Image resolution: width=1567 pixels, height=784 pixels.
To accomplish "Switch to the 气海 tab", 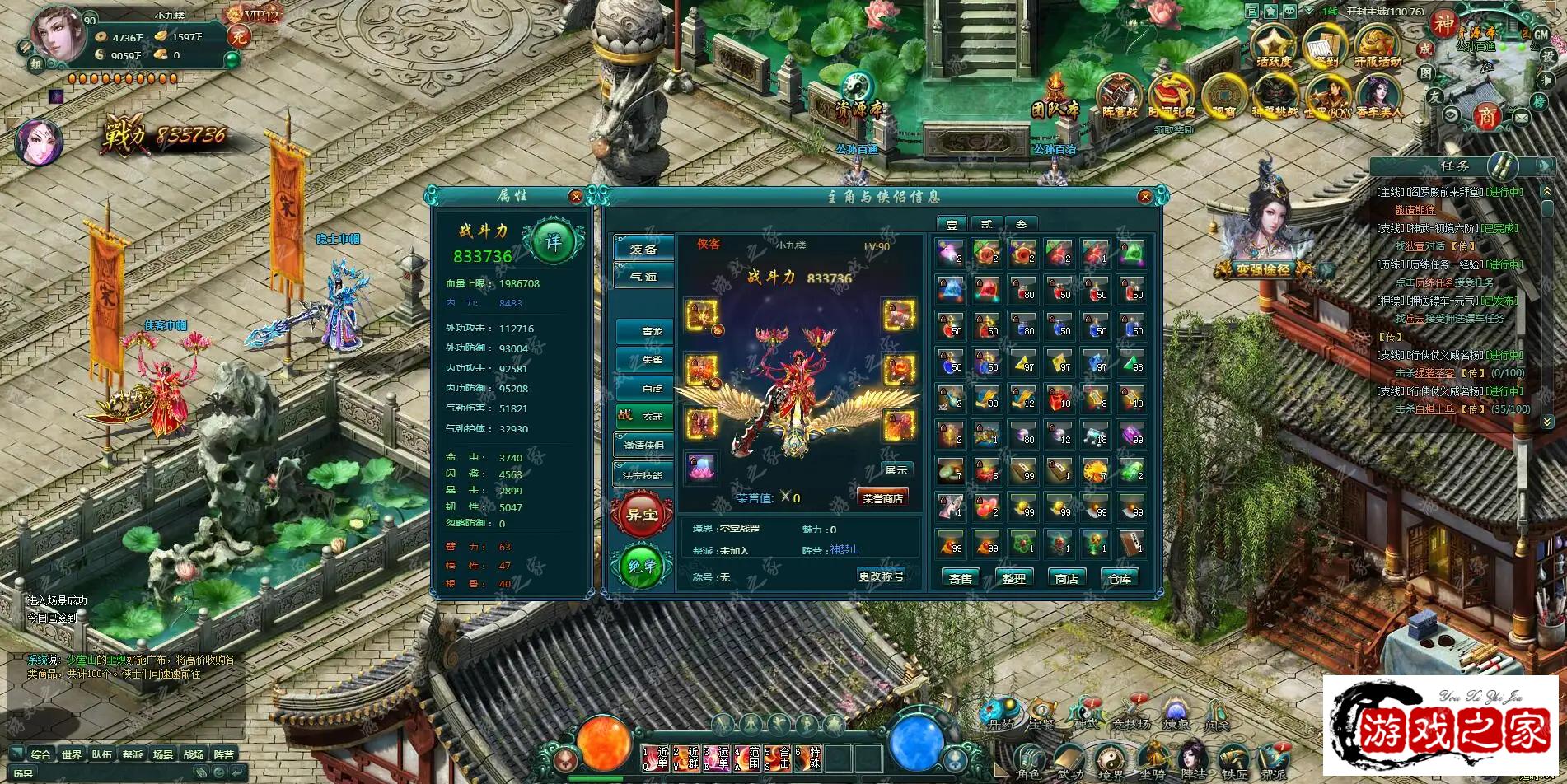I will coord(644,275).
